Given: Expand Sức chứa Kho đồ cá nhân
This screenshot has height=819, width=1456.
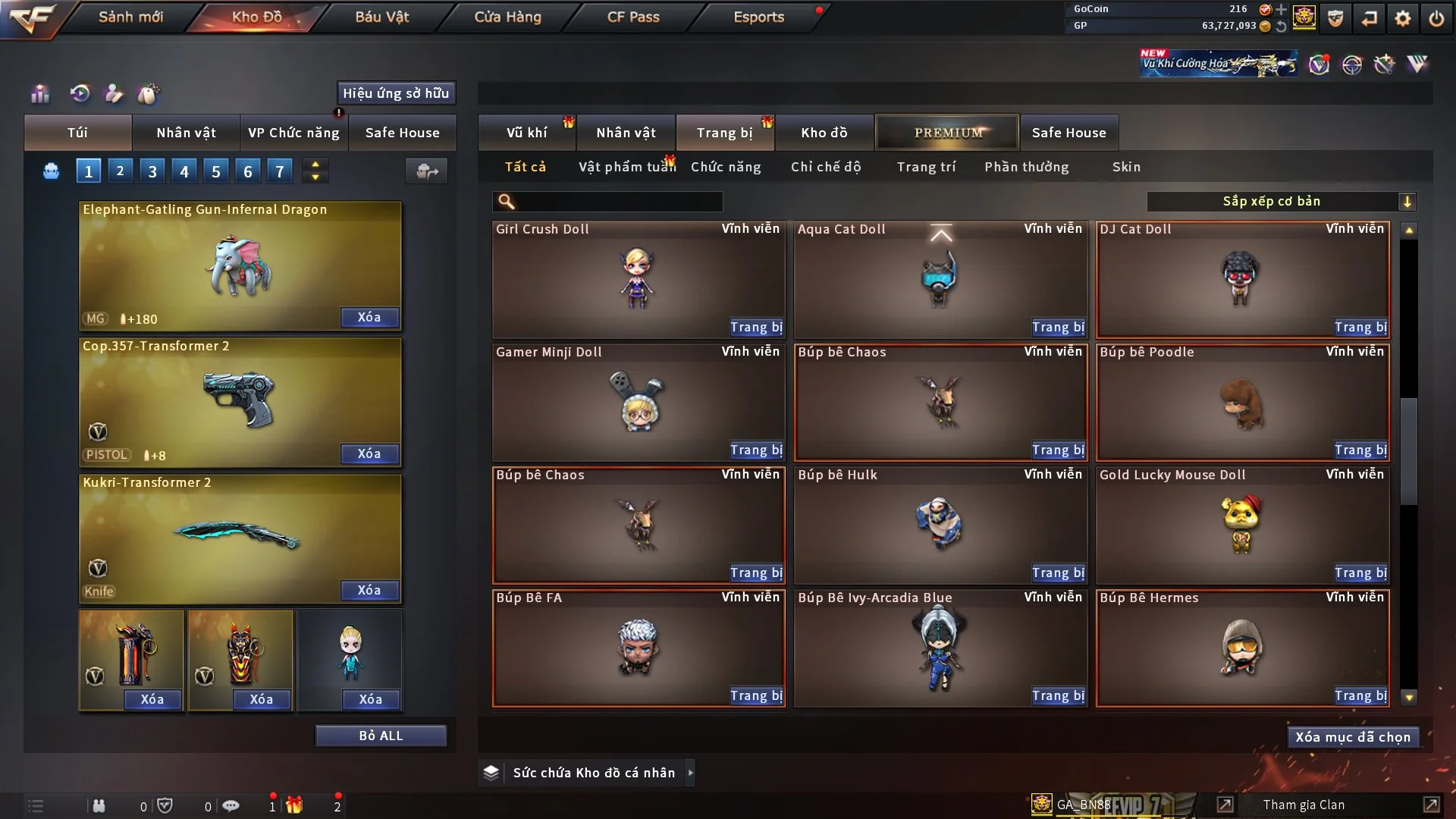Looking at the screenshot, I should pyautogui.click(x=690, y=773).
